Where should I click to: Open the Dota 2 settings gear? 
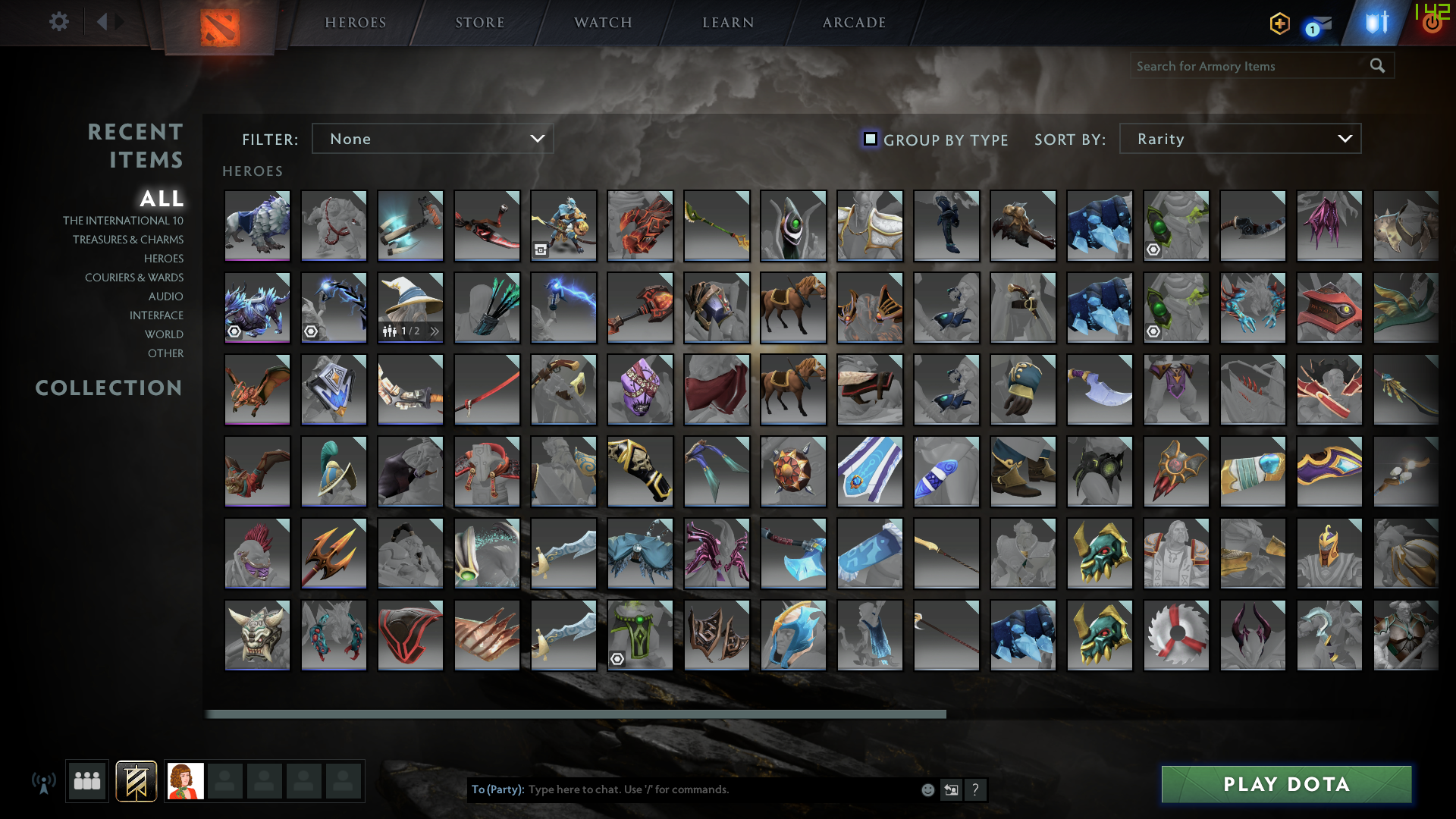tap(59, 22)
